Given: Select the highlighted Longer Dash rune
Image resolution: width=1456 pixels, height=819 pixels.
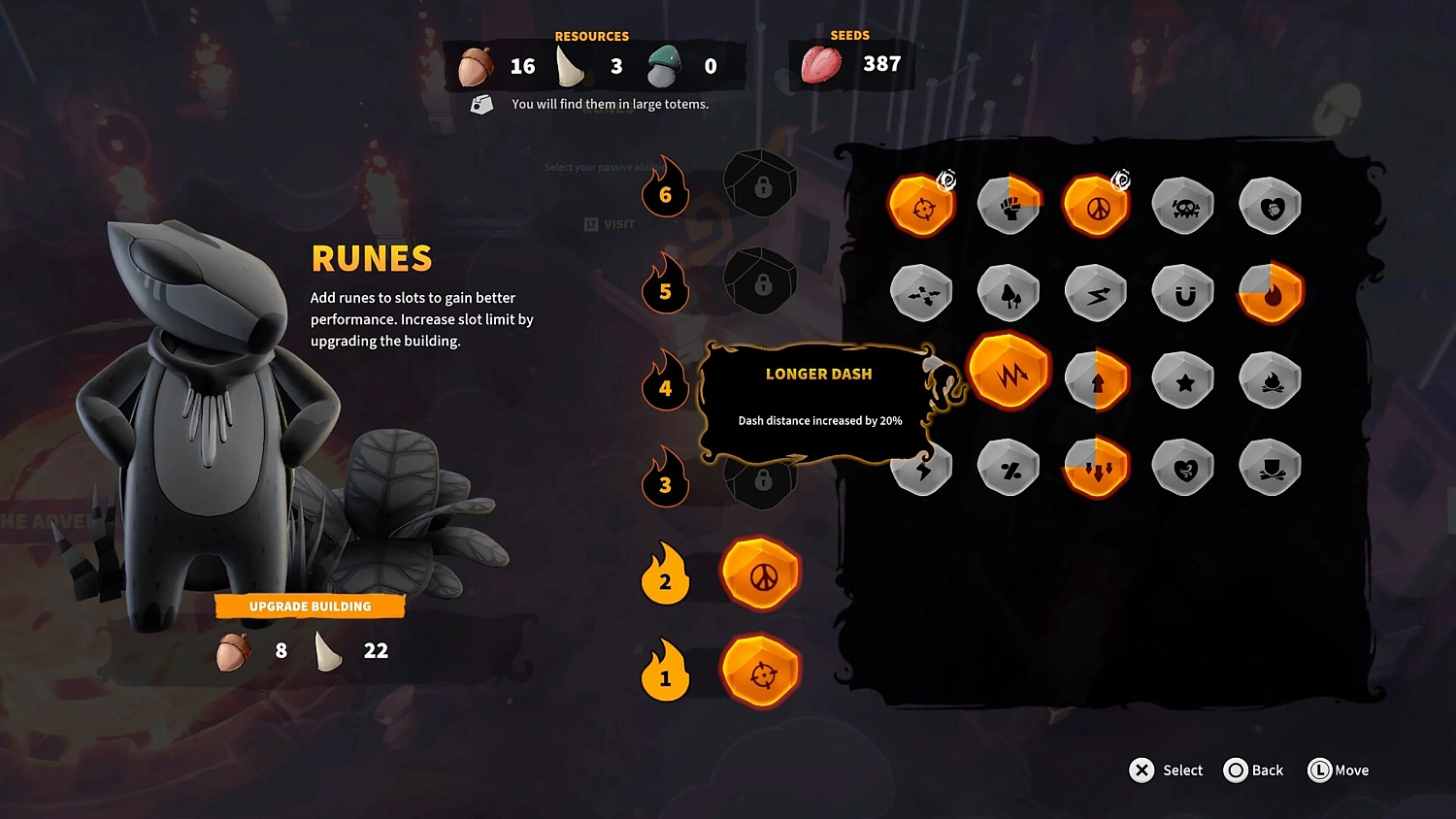Looking at the screenshot, I should pyautogui.click(x=1009, y=374).
